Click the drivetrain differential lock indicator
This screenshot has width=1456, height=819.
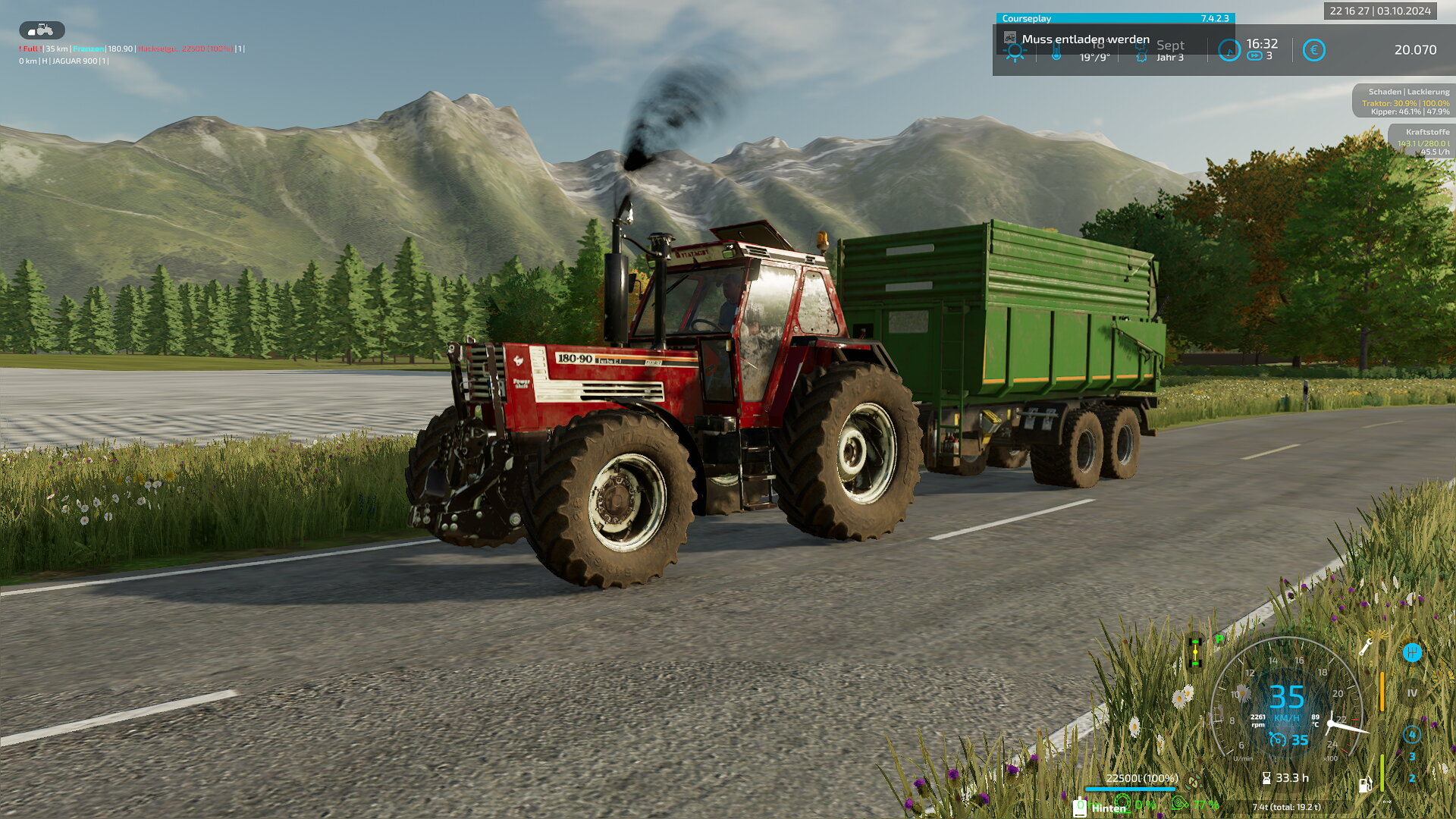(x=1195, y=652)
